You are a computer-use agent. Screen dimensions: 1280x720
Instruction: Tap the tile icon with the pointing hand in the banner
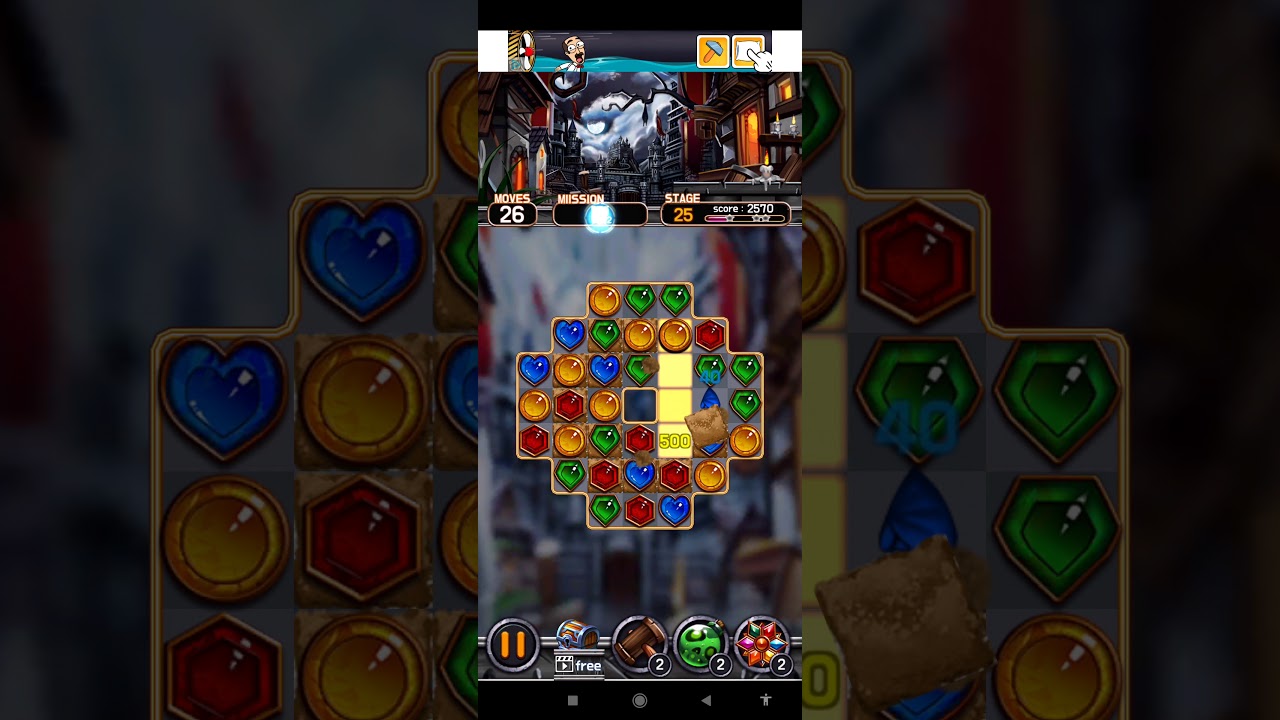click(x=749, y=52)
